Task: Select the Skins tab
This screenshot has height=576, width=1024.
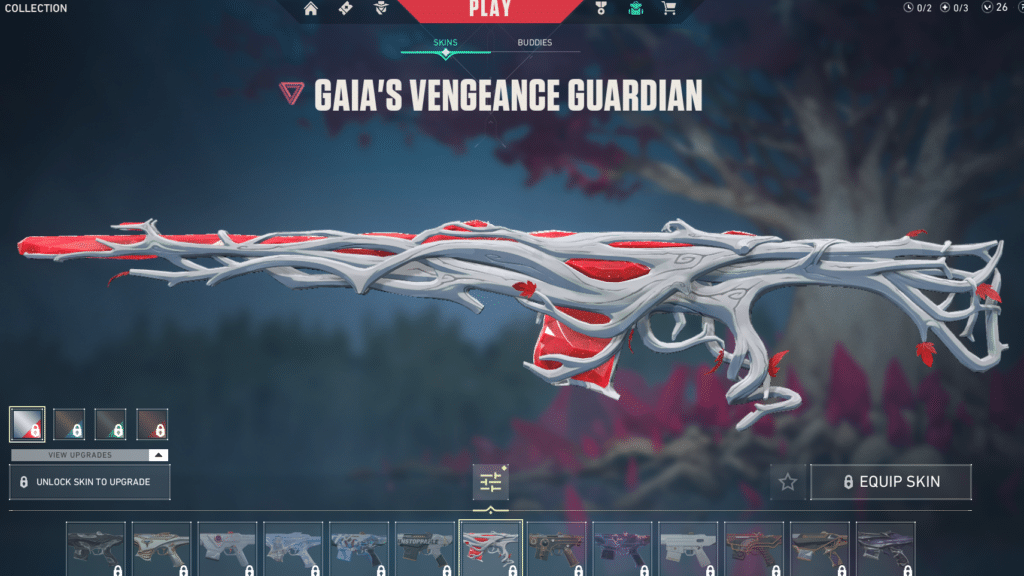Action: [x=445, y=43]
